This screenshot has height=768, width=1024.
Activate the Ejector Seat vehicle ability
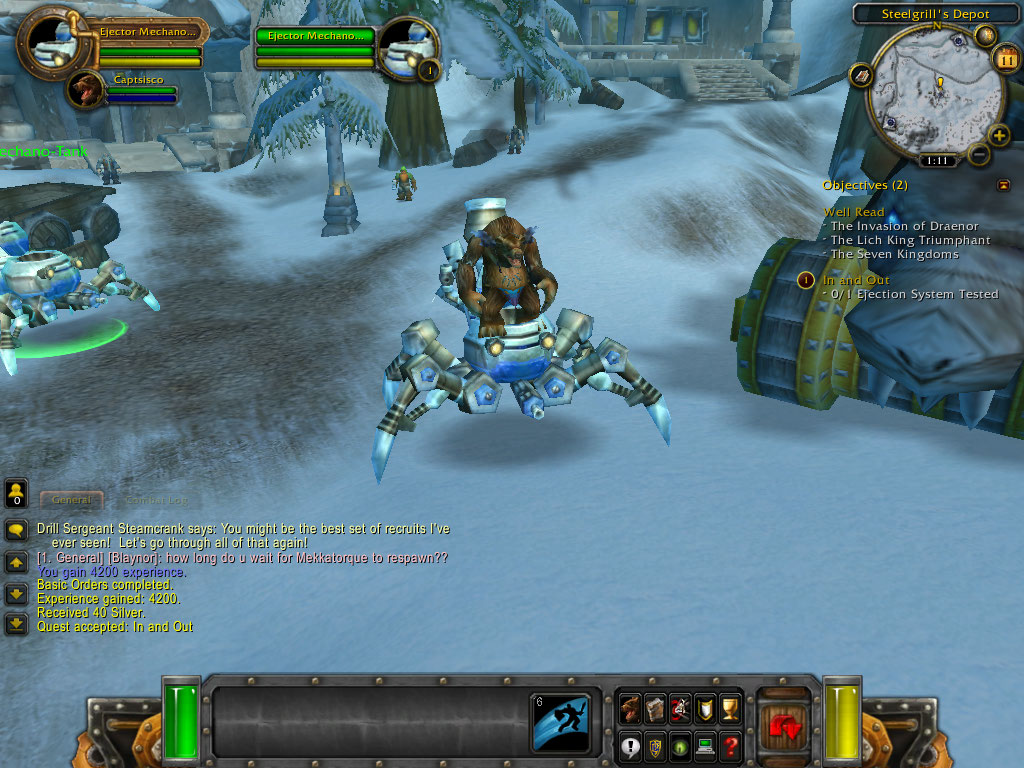[x=560, y=721]
